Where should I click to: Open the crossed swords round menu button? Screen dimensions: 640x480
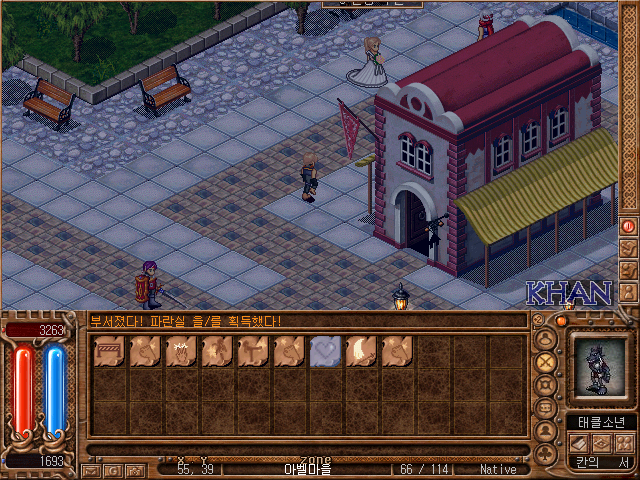[x=546, y=361]
